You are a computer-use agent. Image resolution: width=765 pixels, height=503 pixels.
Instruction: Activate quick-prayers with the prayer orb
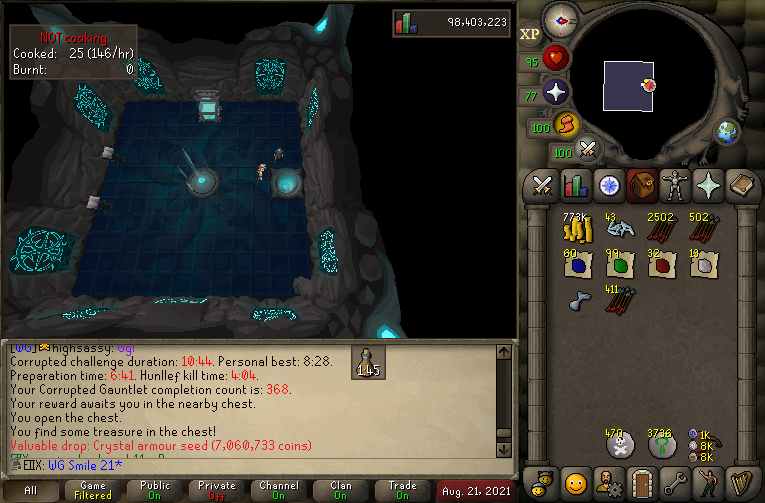coord(555,92)
